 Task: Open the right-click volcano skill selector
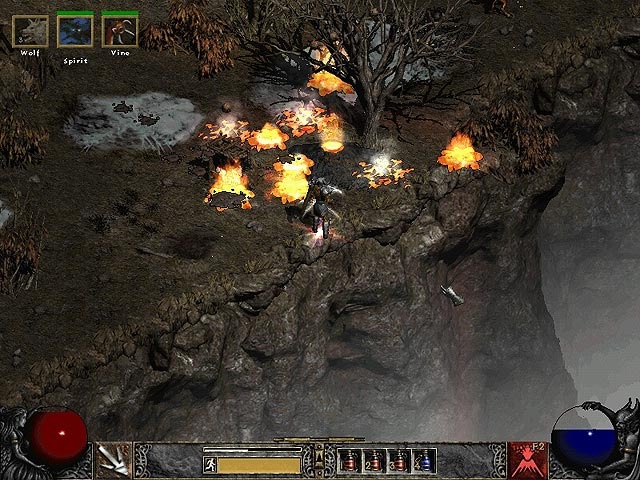tap(526, 460)
